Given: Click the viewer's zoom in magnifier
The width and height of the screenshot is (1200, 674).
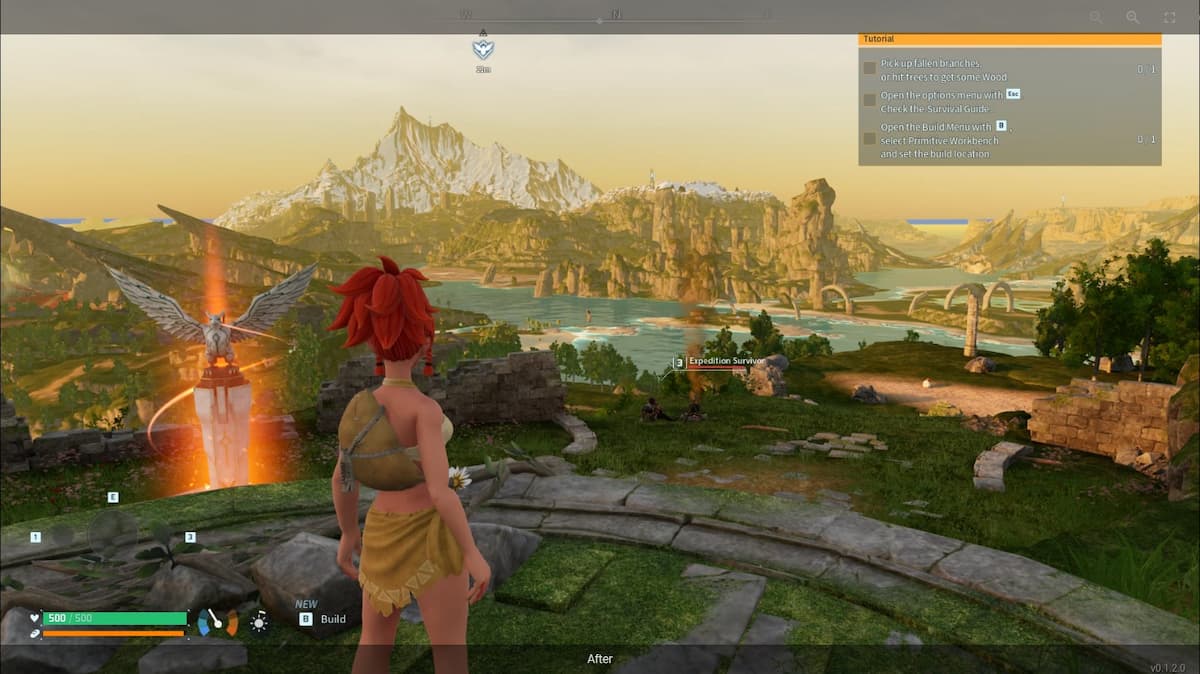Looking at the screenshot, I should [1133, 17].
